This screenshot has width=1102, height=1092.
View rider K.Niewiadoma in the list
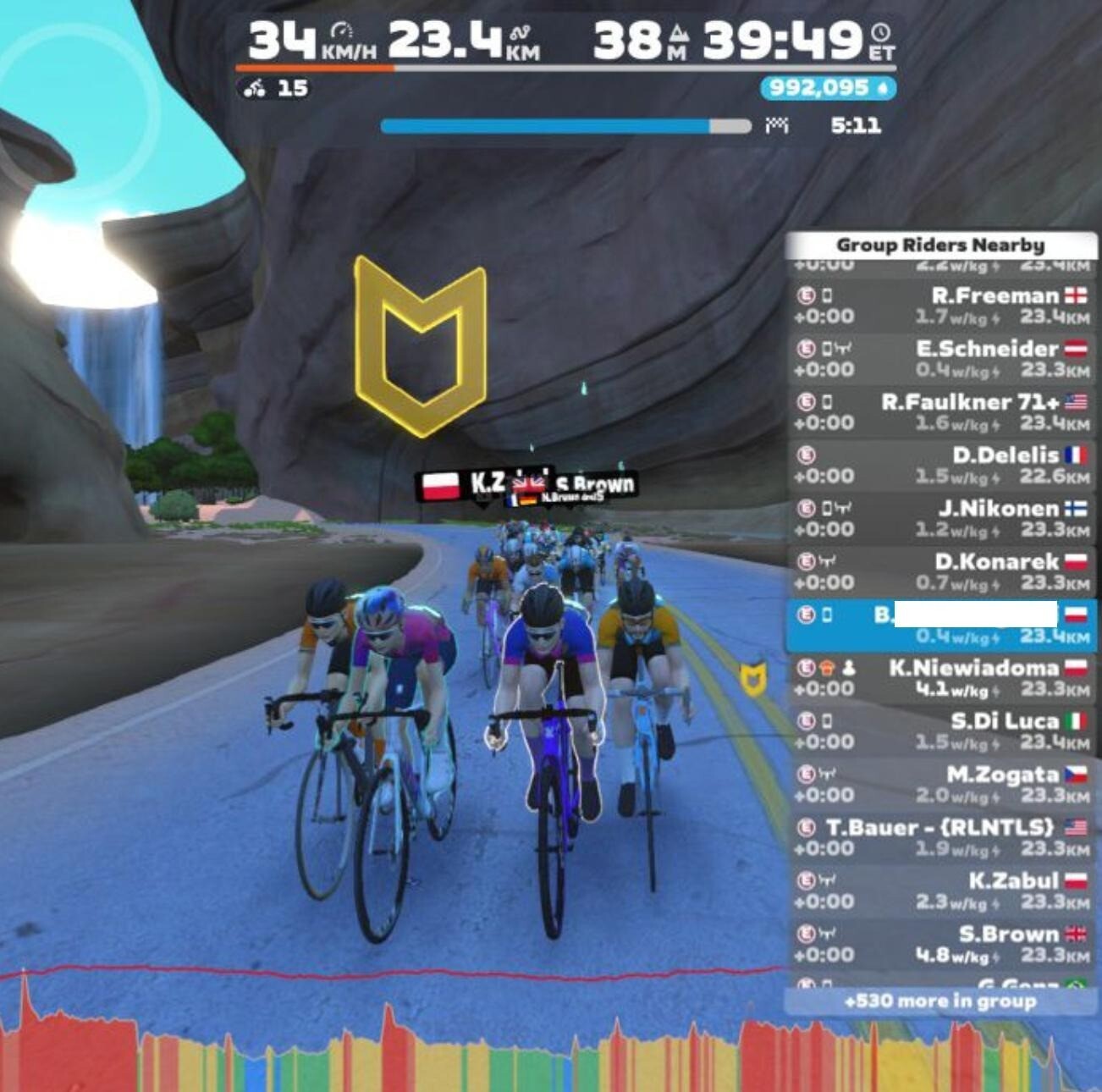click(x=939, y=679)
